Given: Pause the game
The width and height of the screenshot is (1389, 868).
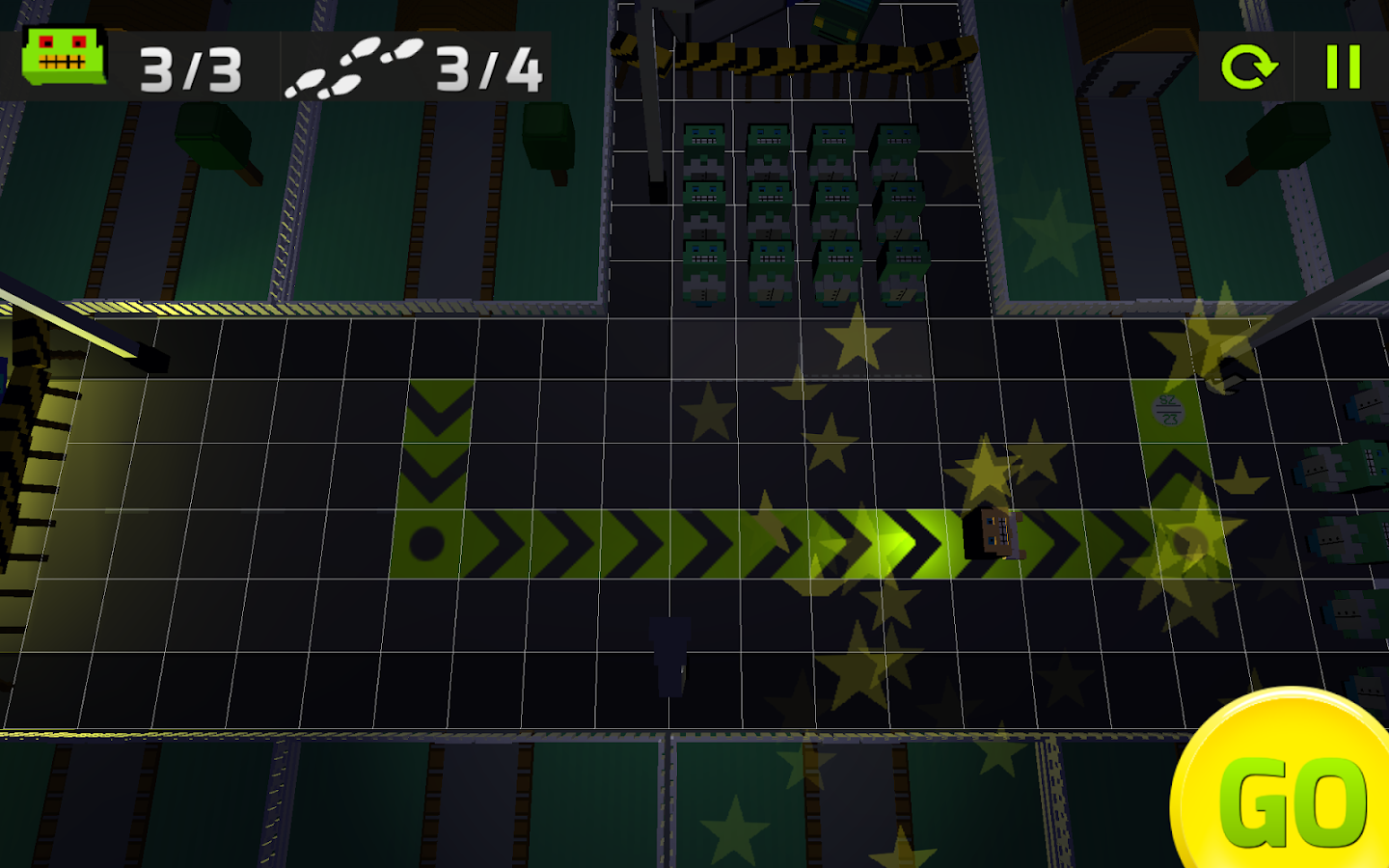Looking at the screenshot, I should coord(1343,68).
